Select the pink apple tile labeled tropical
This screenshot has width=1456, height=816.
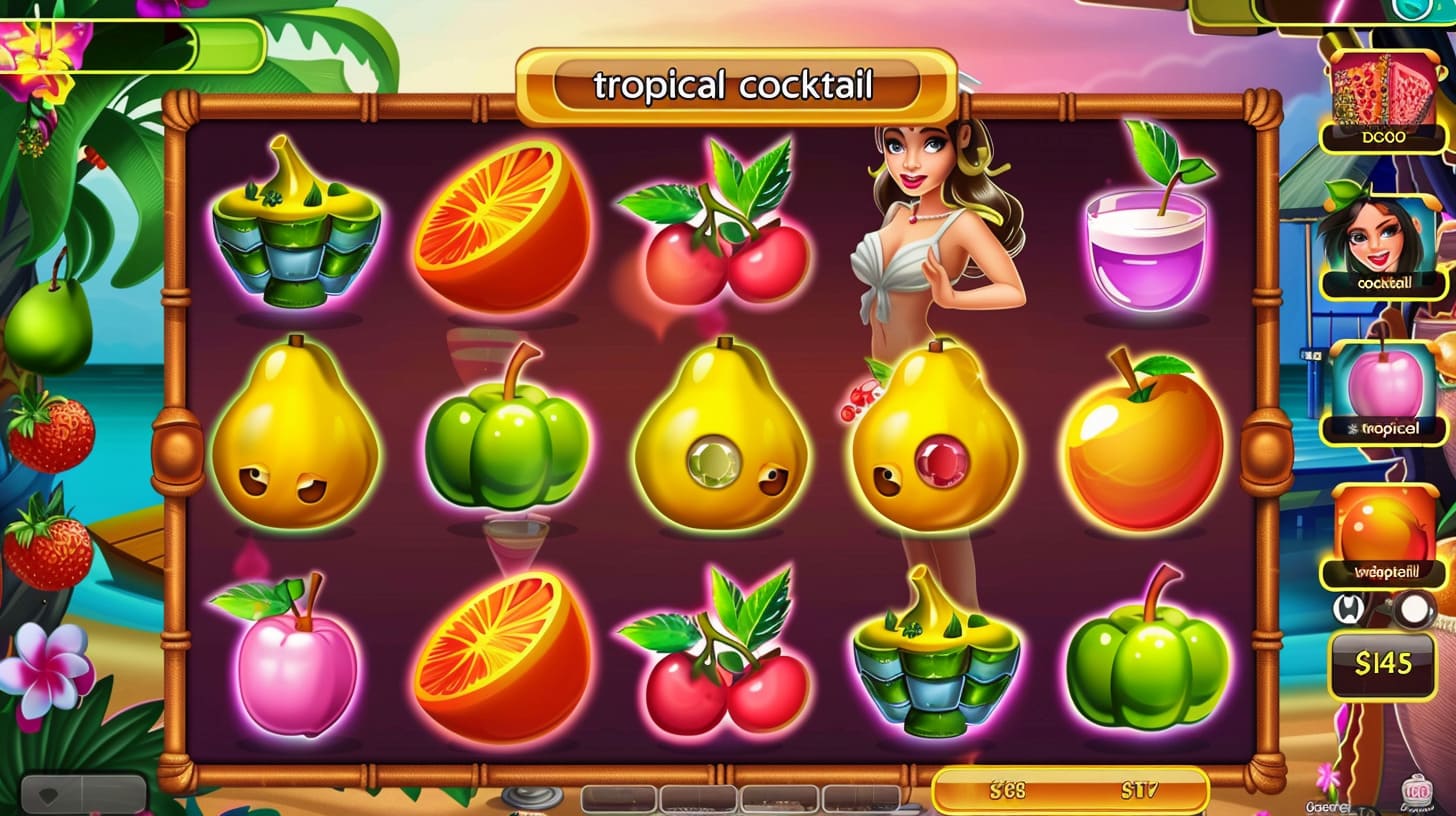pyautogui.click(x=1385, y=392)
